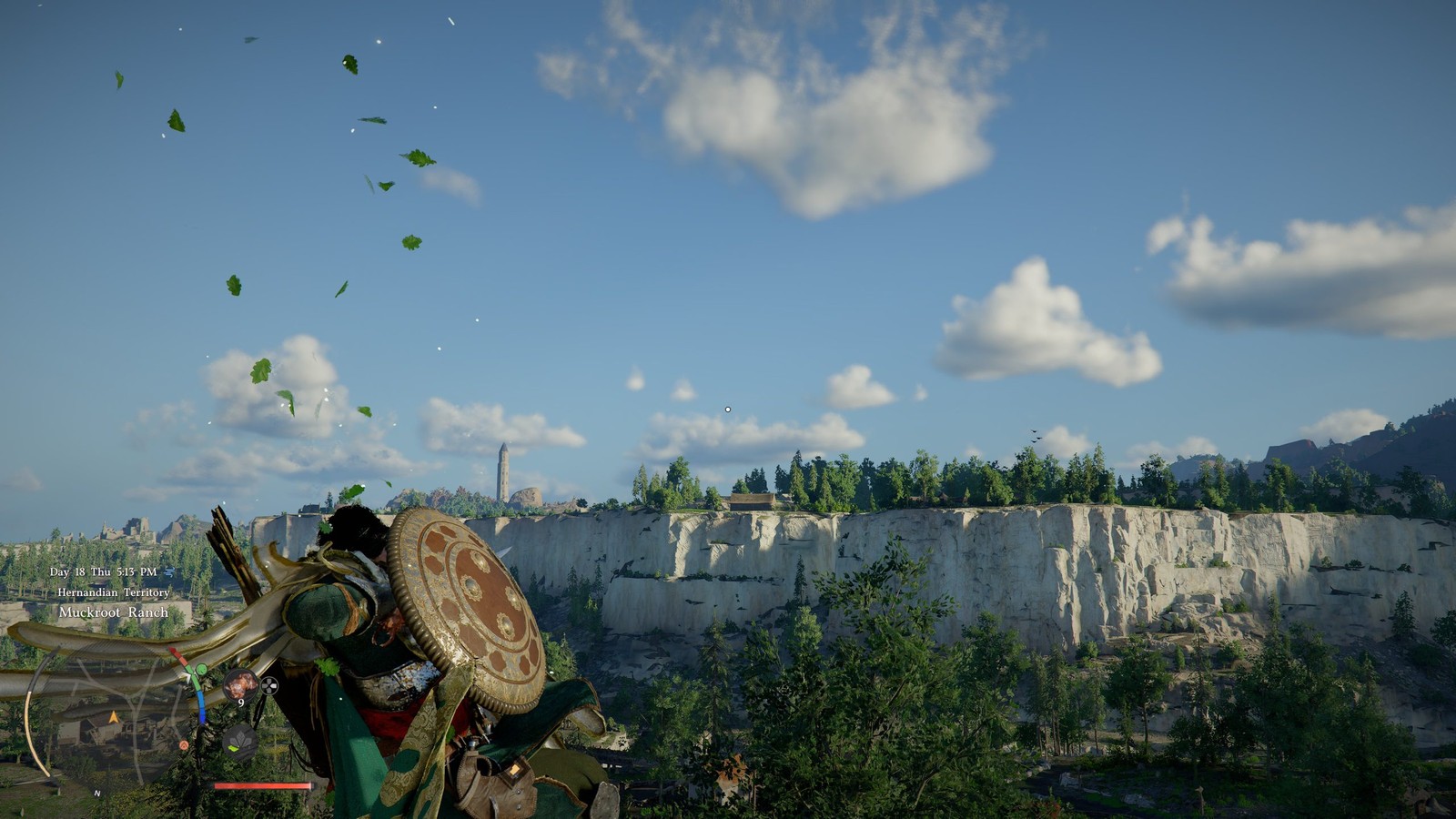1456x819 pixels.
Task: Click the red dot marker below the minimap path
Action: pyautogui.click(x=183, y=745)
